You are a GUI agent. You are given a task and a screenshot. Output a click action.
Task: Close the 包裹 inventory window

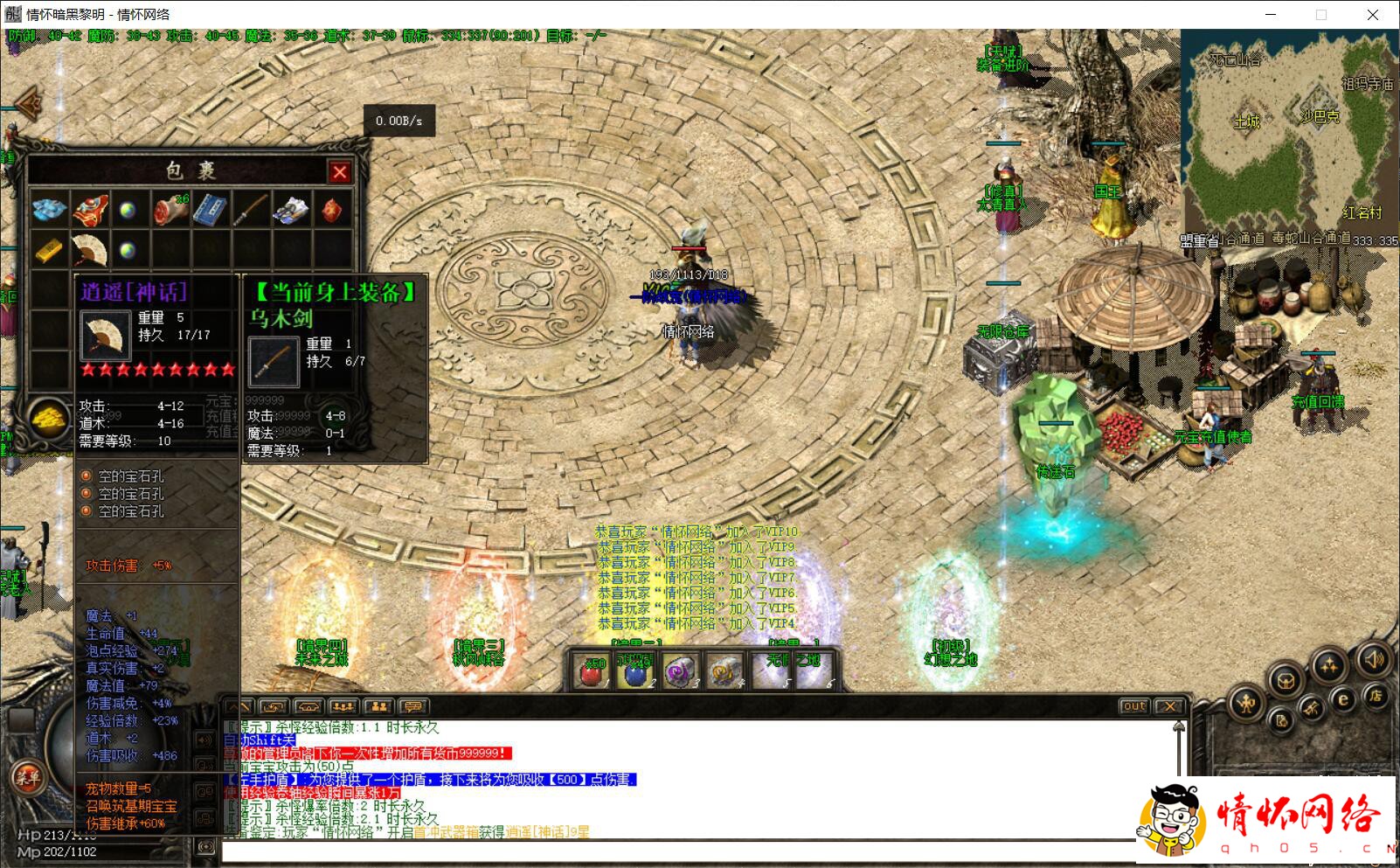point(340,172)
